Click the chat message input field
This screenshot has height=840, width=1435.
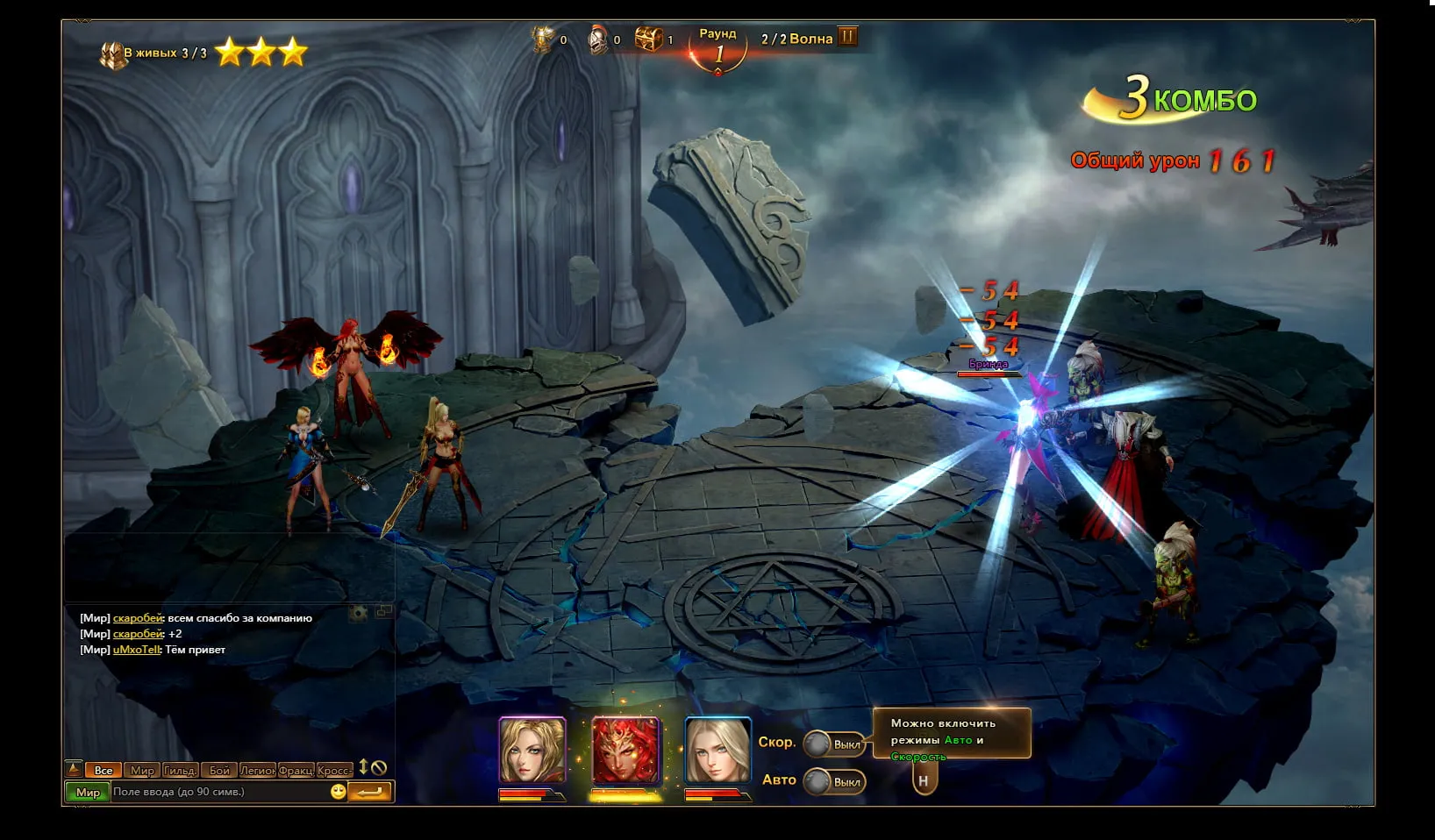coord(219,792)
